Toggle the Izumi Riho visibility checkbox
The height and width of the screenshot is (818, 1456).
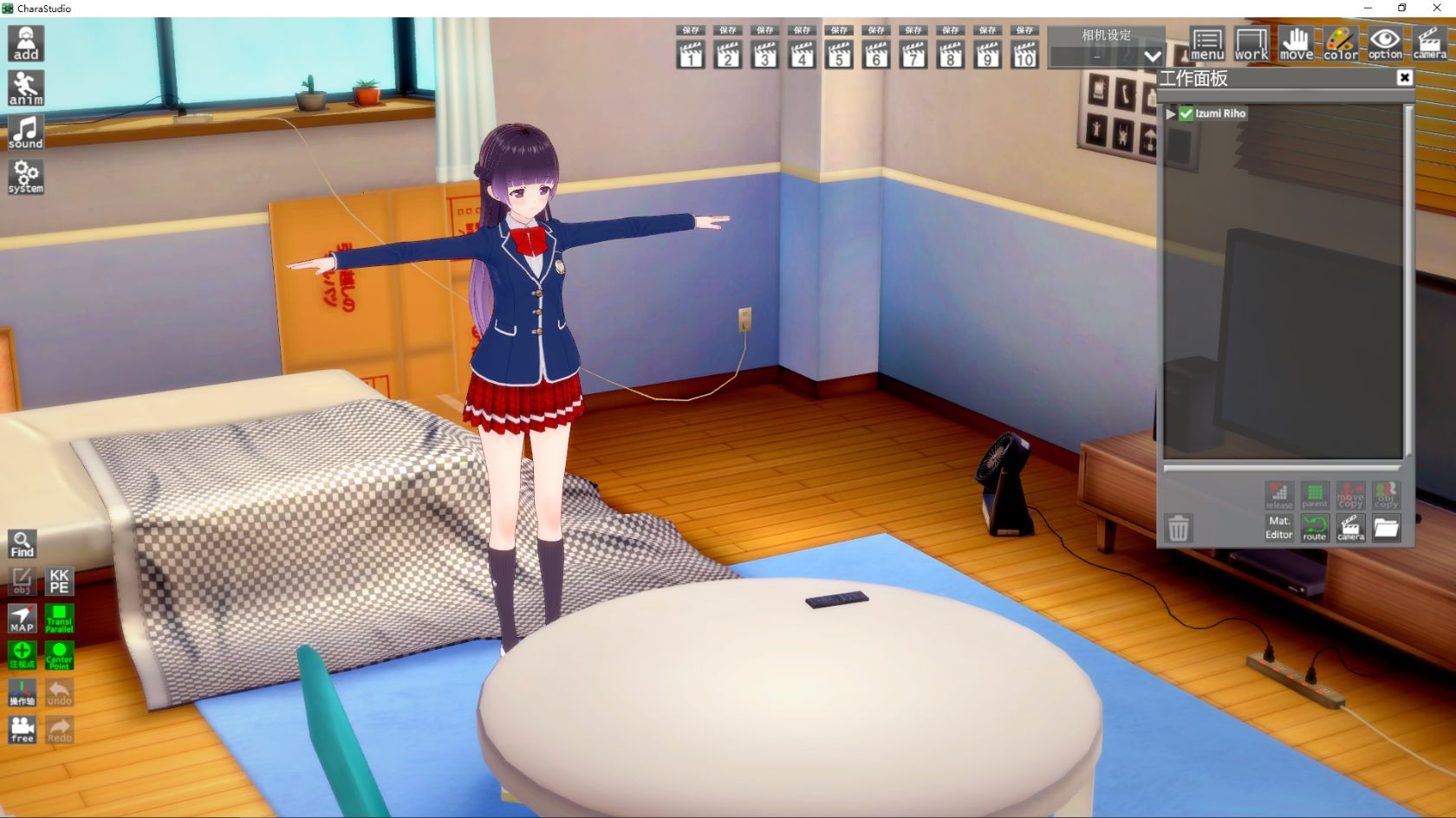point(1186,114)
